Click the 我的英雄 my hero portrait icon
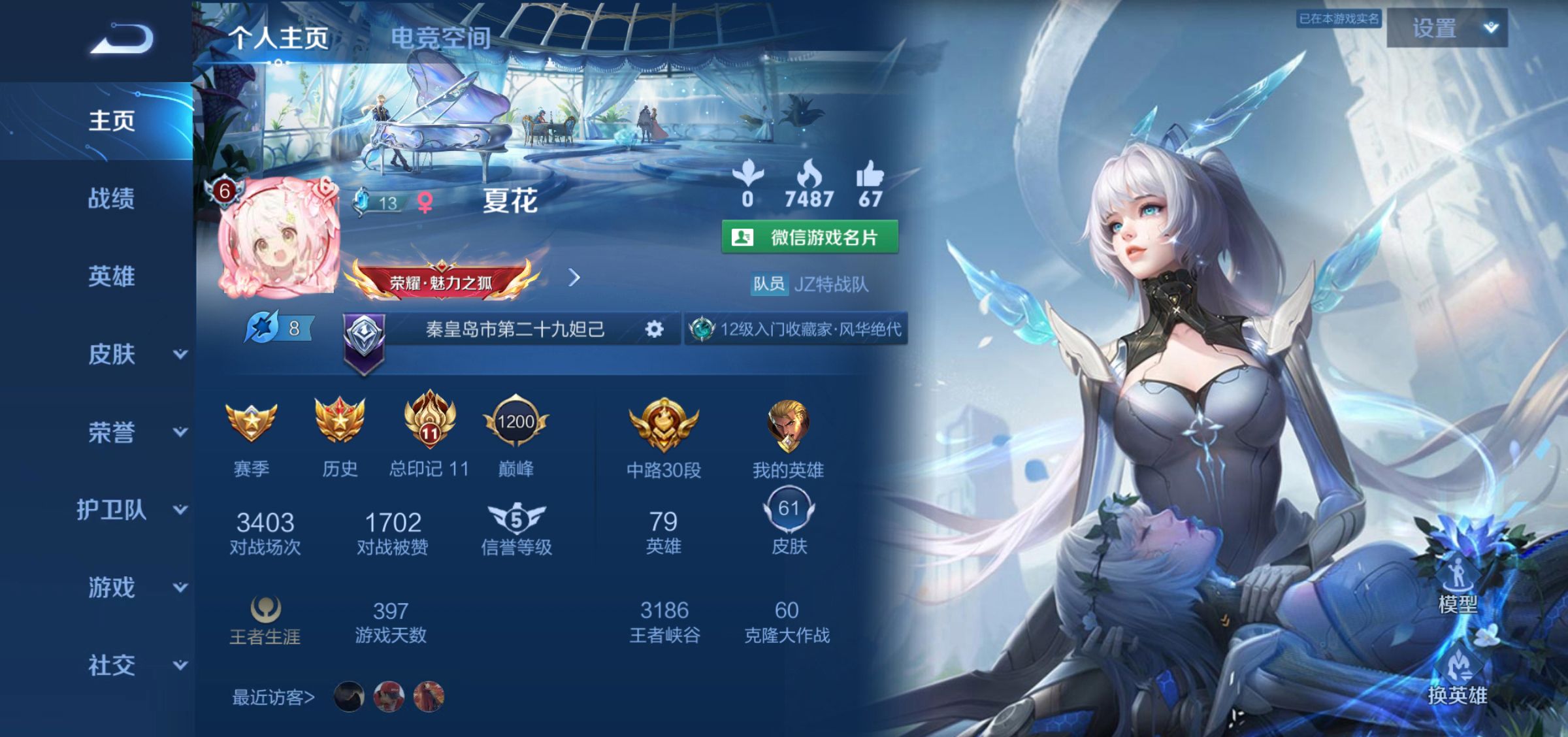This screenshot has width=1568, height=737. tap(787, 425)
